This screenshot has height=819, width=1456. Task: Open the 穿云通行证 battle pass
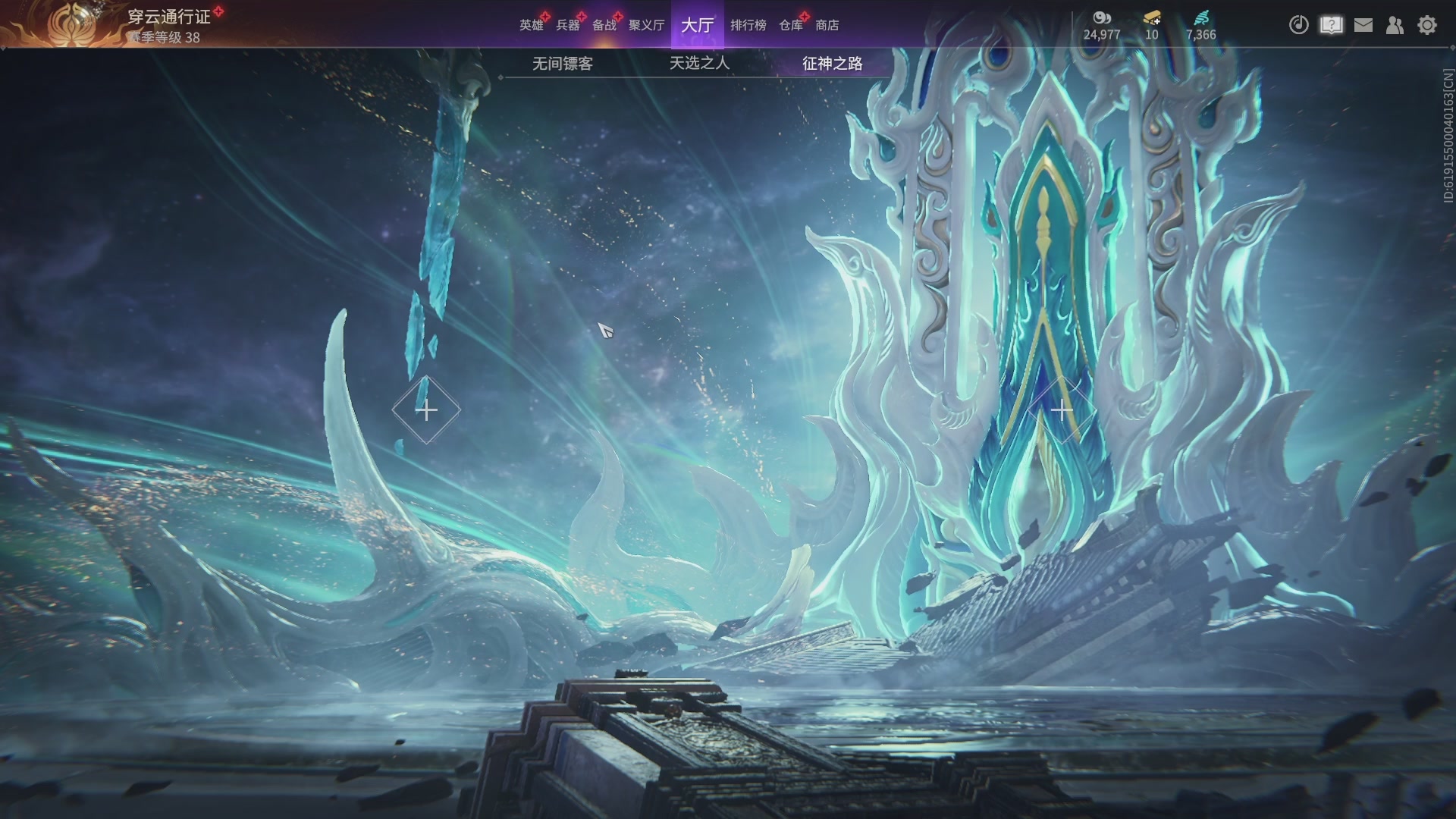tap(168, 17)
